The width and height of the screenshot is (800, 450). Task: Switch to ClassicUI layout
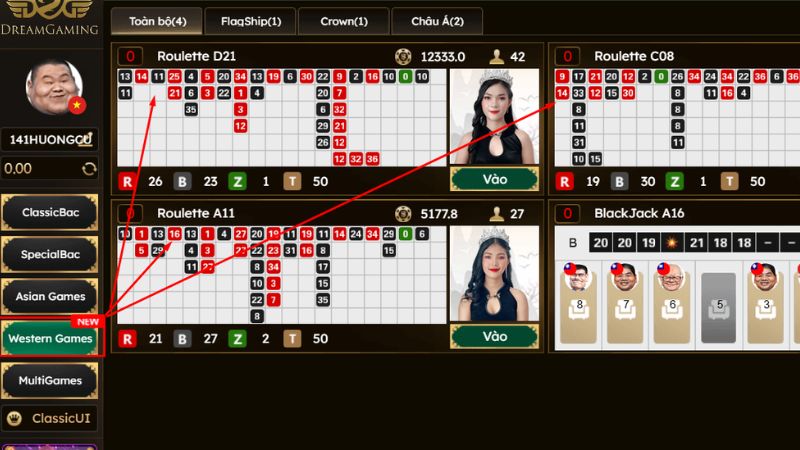tap(49, 418)
